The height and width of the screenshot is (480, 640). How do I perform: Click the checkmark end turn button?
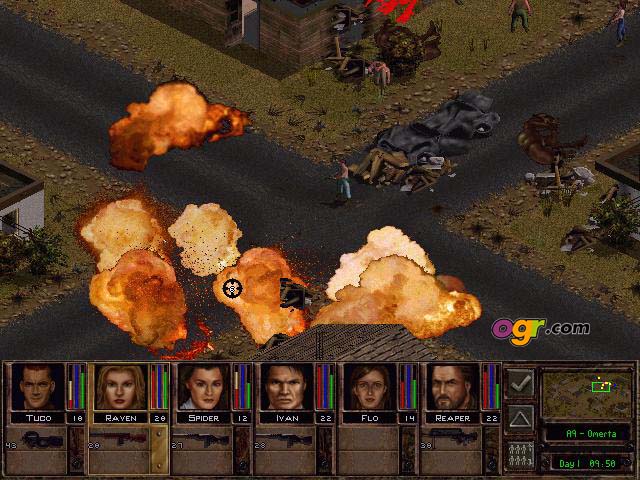[x=519, y=381]
